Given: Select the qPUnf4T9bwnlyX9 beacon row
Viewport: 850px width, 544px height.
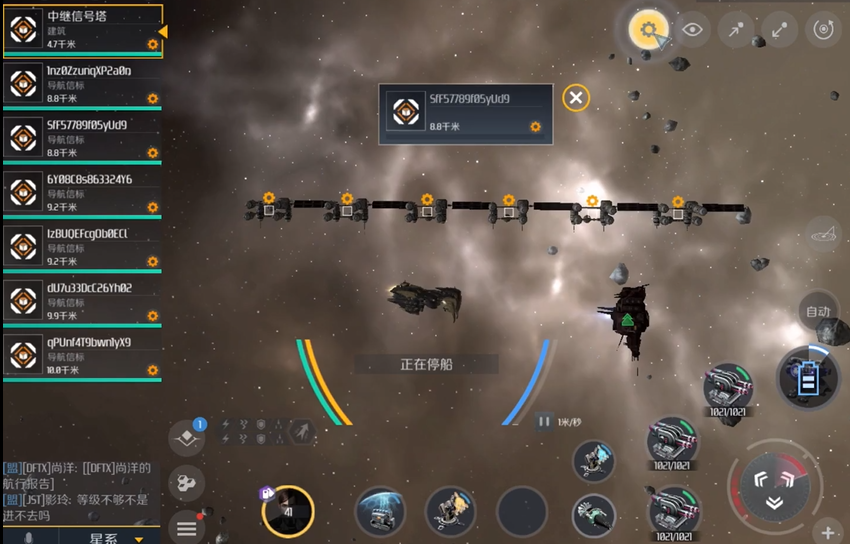Looking at the screenshot, I should pyautogui.click(x=80, y=355).
